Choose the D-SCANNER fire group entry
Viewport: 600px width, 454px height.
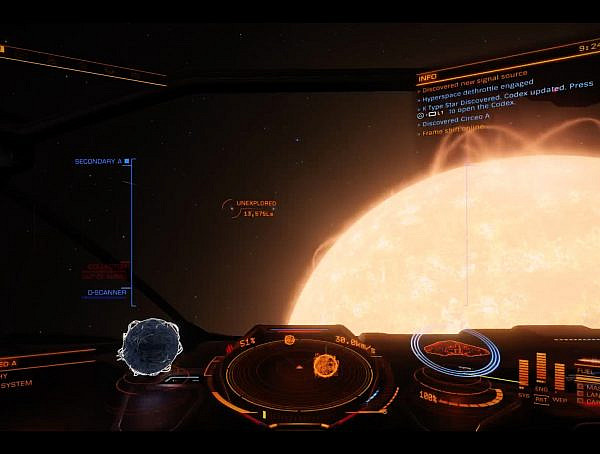(x=105, y=292)
